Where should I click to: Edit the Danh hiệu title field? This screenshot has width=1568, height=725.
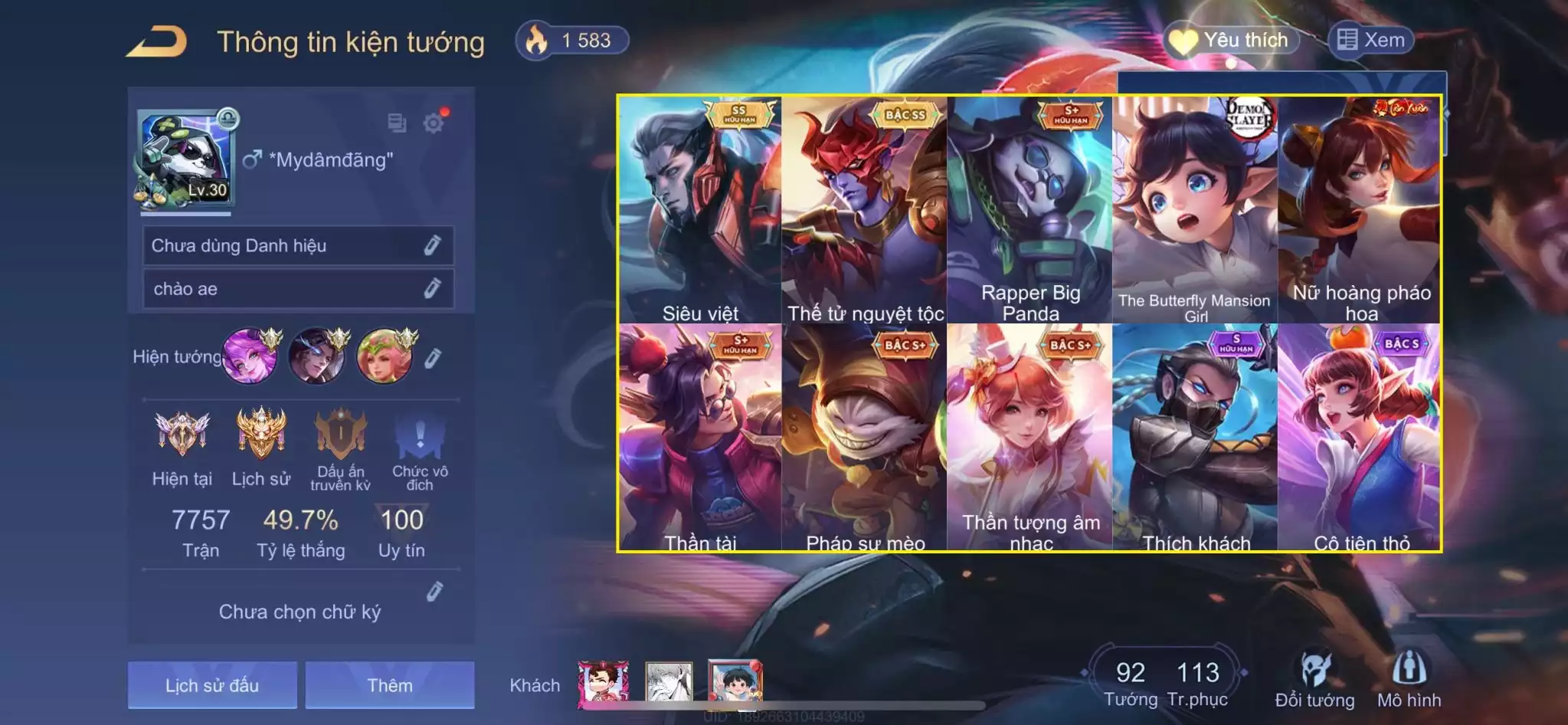pyautogui.click(x=432, y=245)
